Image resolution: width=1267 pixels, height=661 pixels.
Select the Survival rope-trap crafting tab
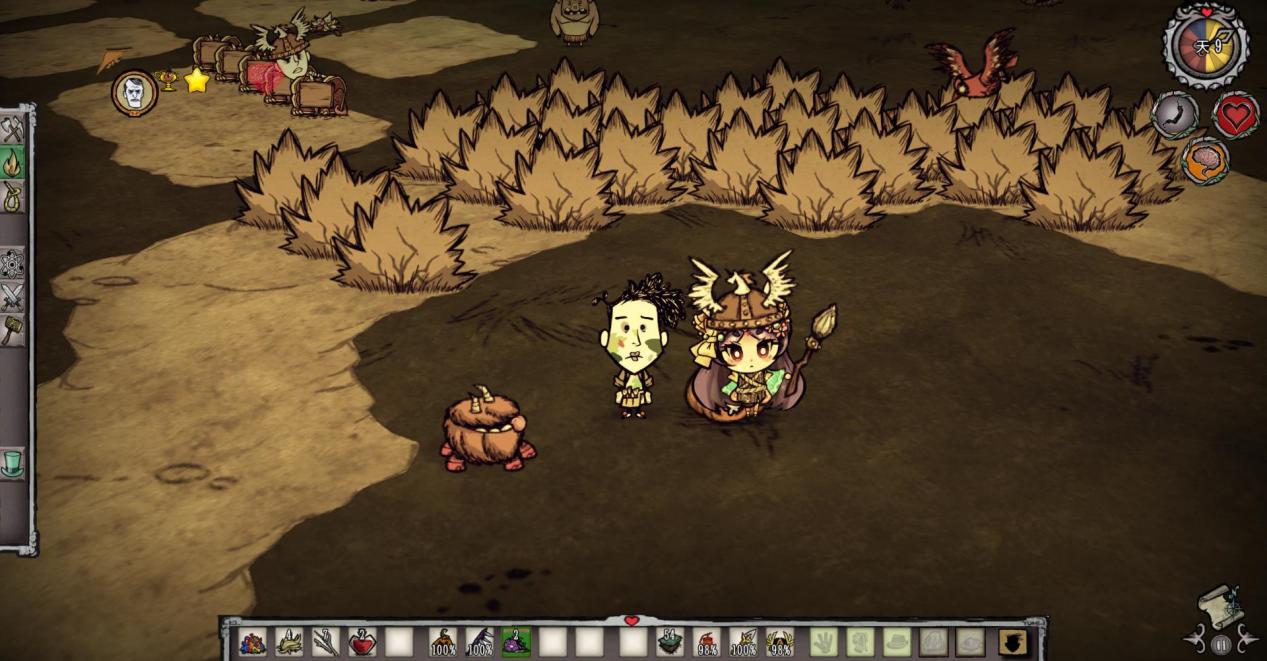click(12, 196)
